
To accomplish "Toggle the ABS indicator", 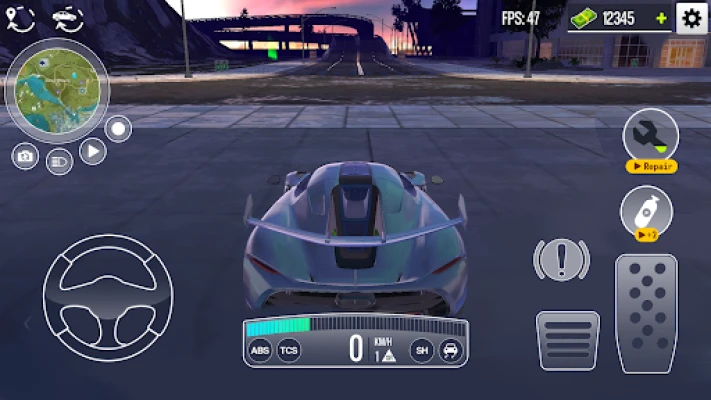I will point(260,350).
